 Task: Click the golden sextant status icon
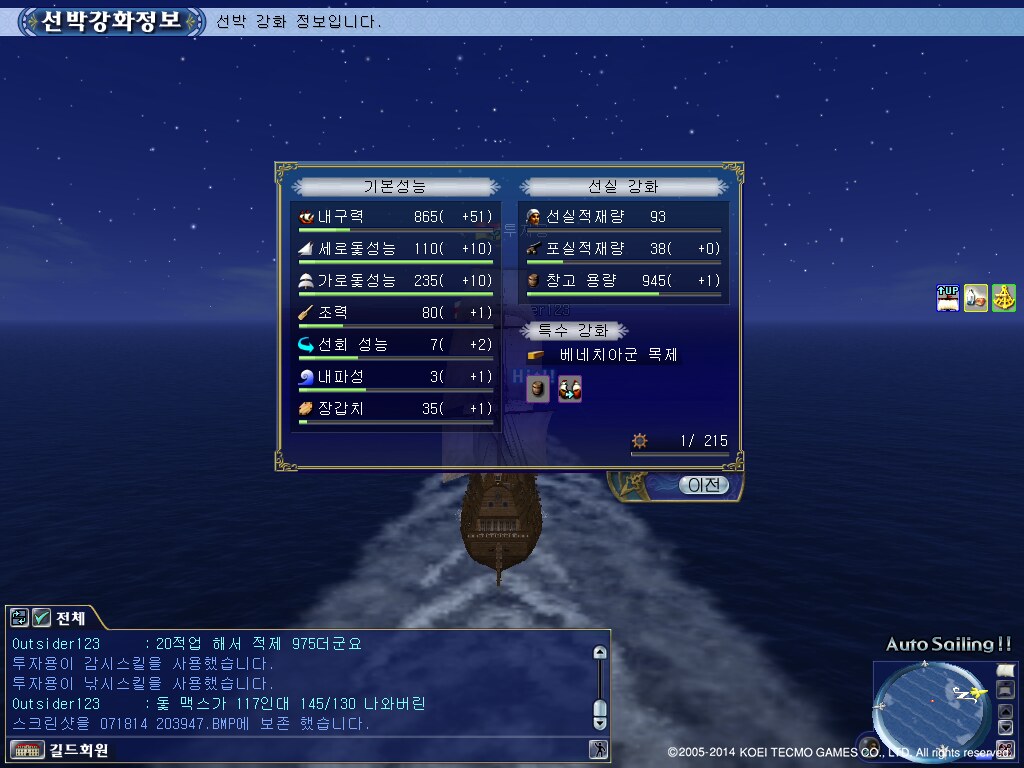tap(1004, 298)
